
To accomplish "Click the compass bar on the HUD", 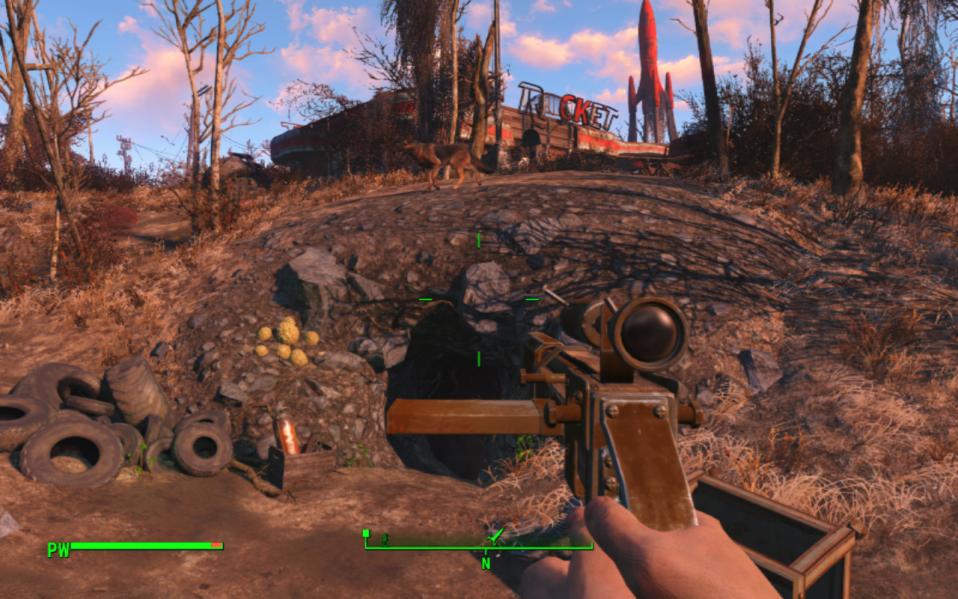I will coord(478,546).
